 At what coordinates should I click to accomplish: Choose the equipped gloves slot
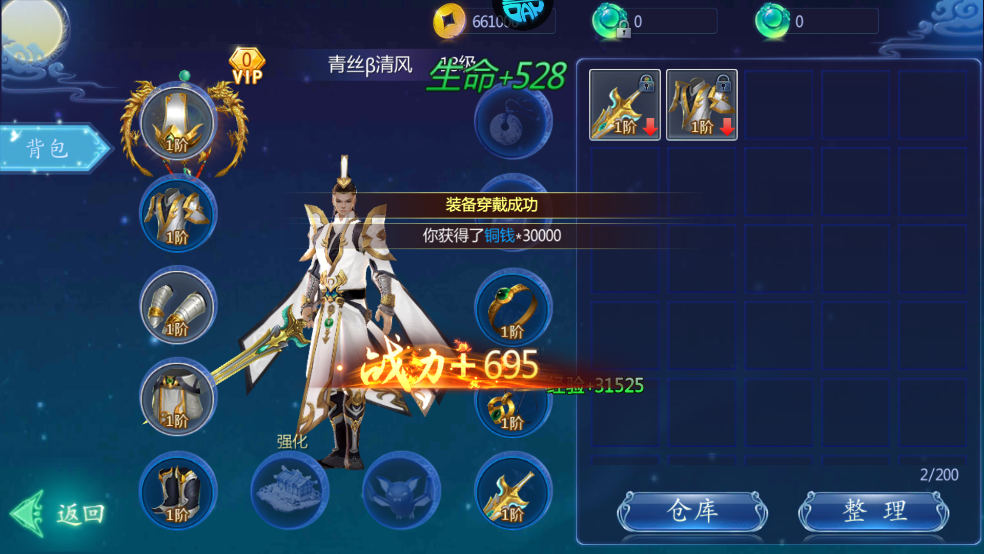[x=177, y=305]
